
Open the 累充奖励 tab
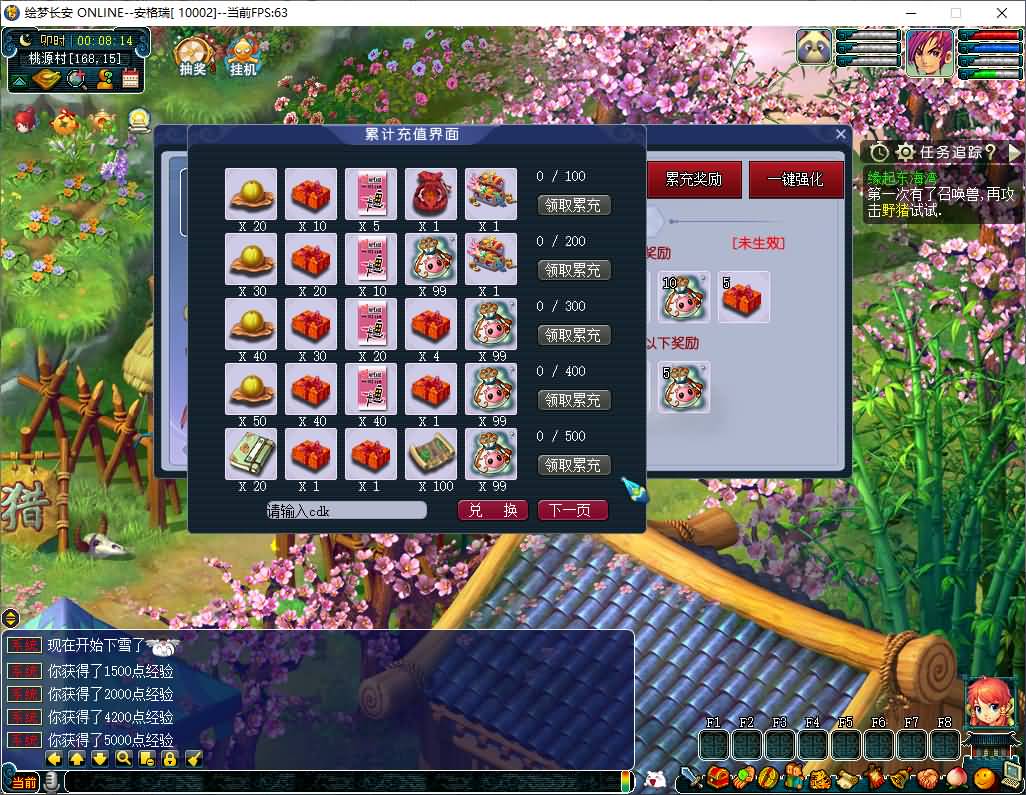click(x=694, y=180)
